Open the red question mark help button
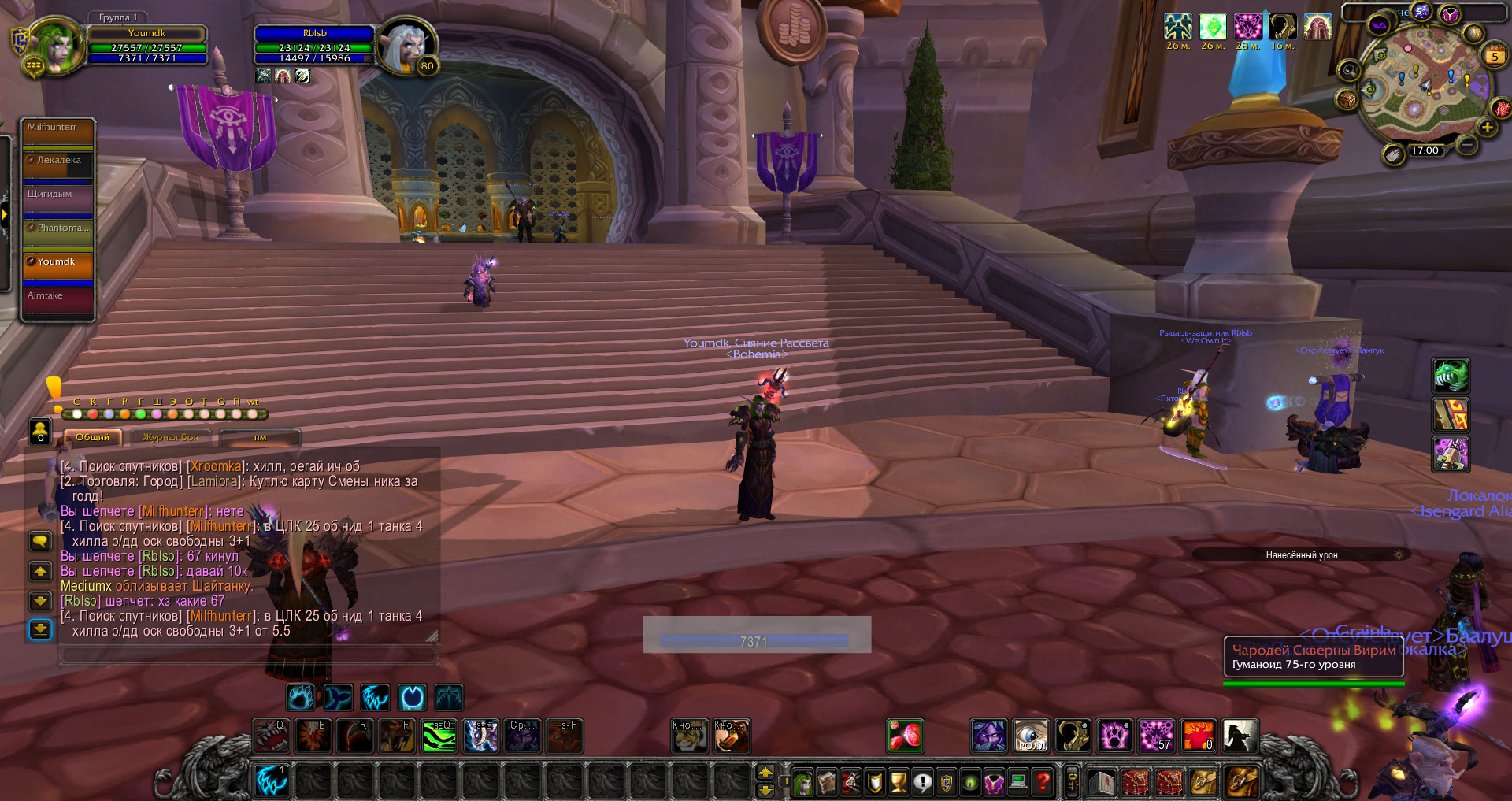This screenshot has height=801, width=1512. (1042, 782)
